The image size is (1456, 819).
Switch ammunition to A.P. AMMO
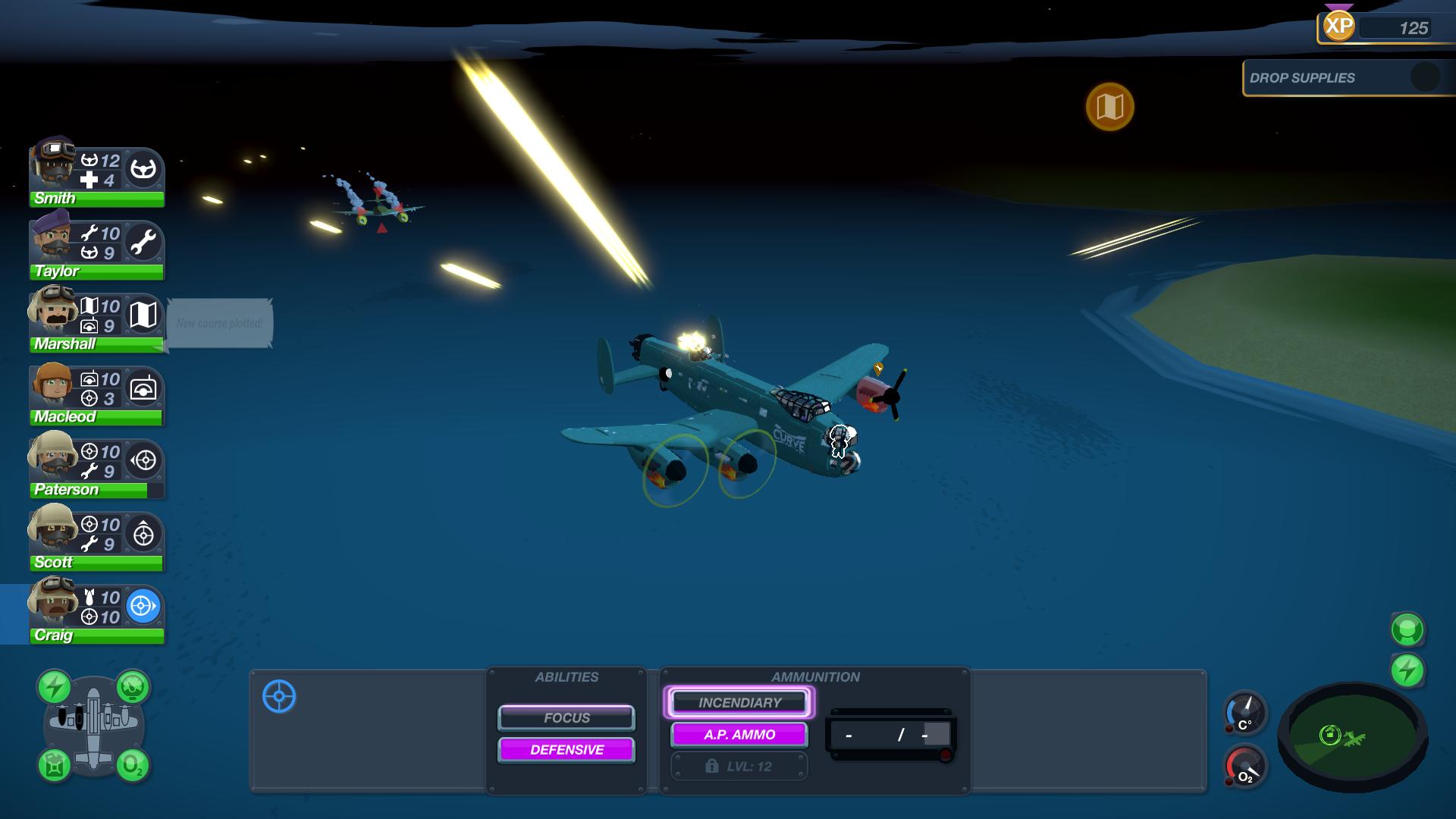(739, 734)
